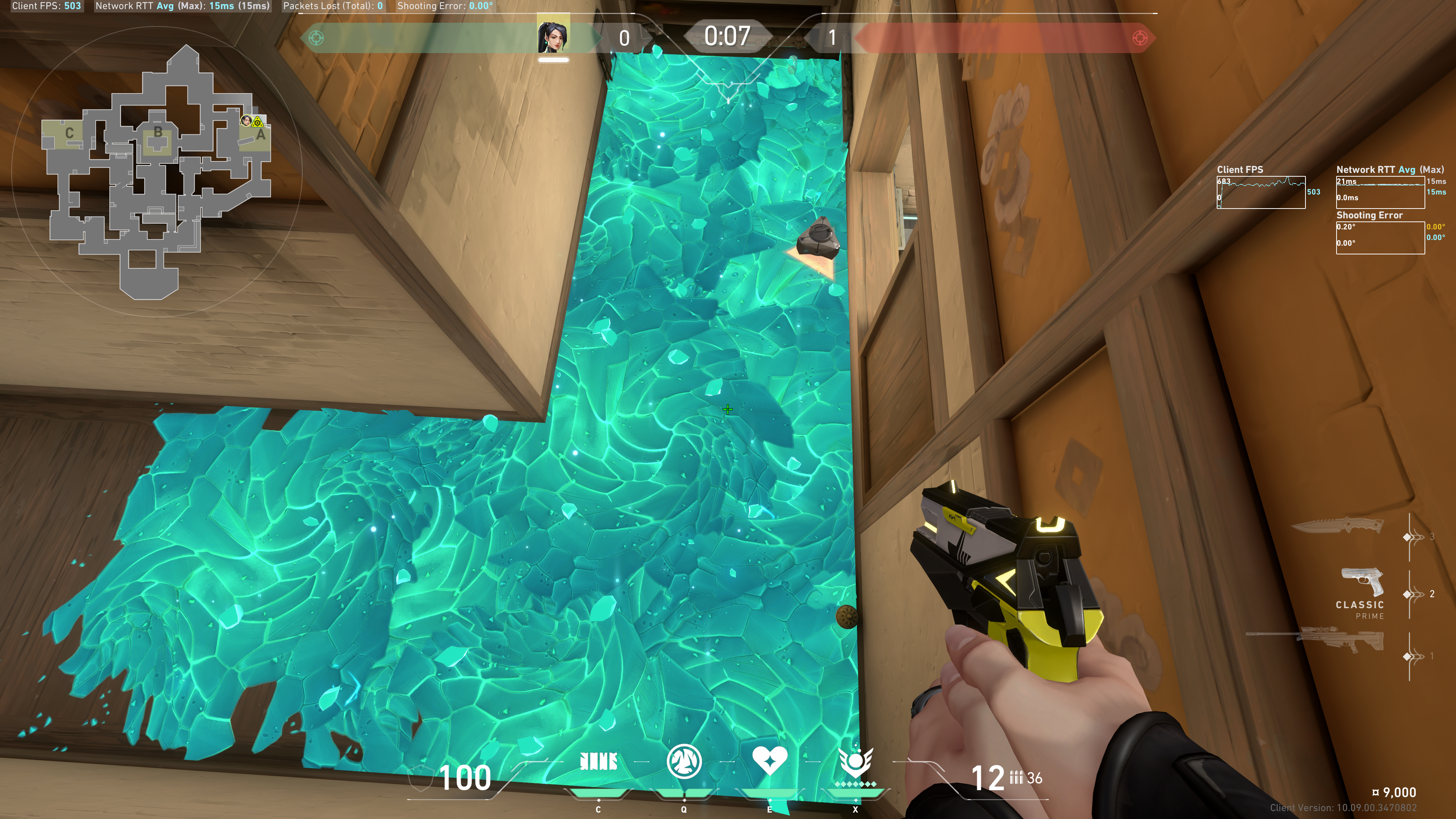Click the Shooting Error graph panel
The image size is (1456, 819).
click(1380, 238)
